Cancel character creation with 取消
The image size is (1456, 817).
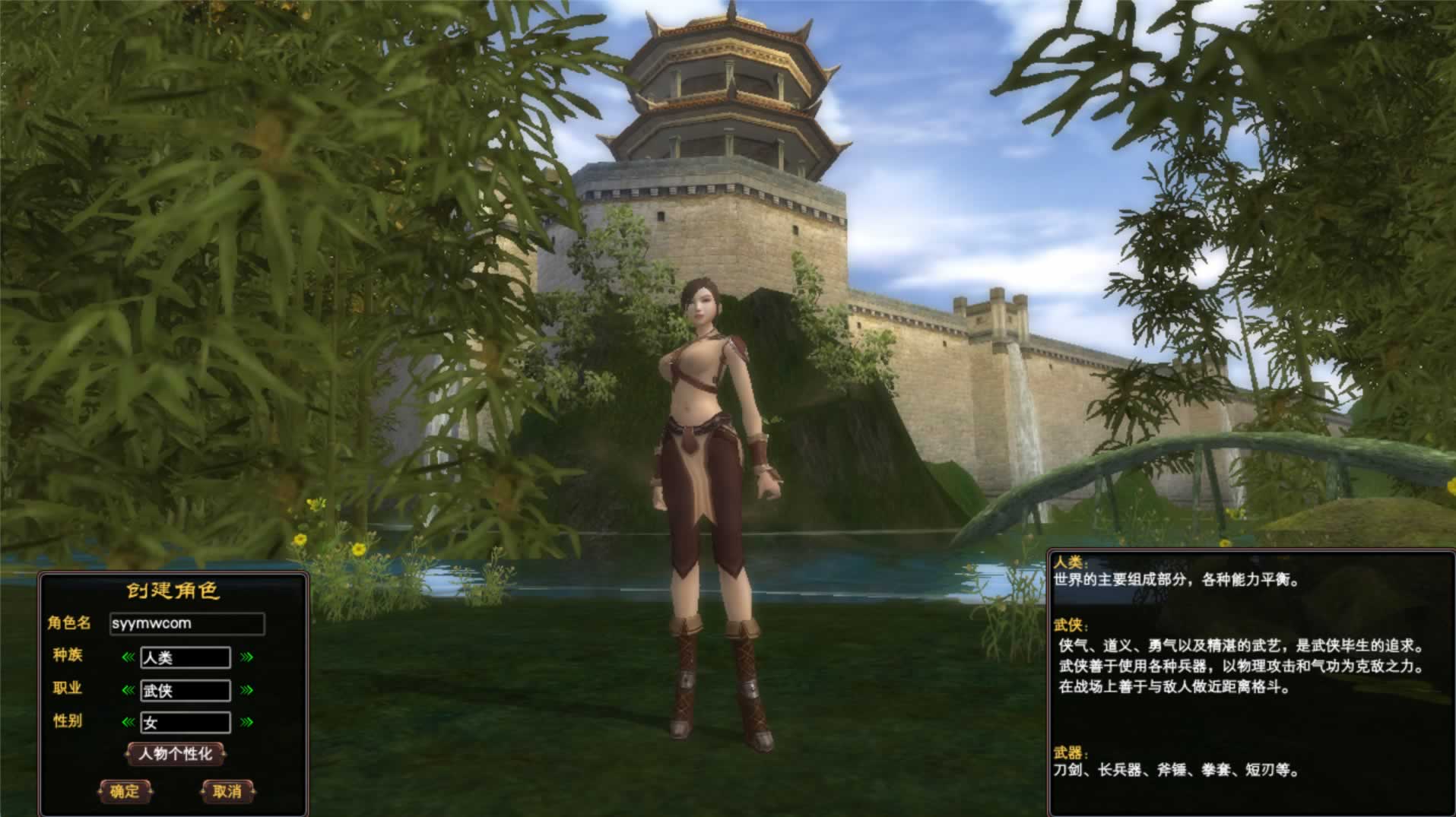[227, 791]
